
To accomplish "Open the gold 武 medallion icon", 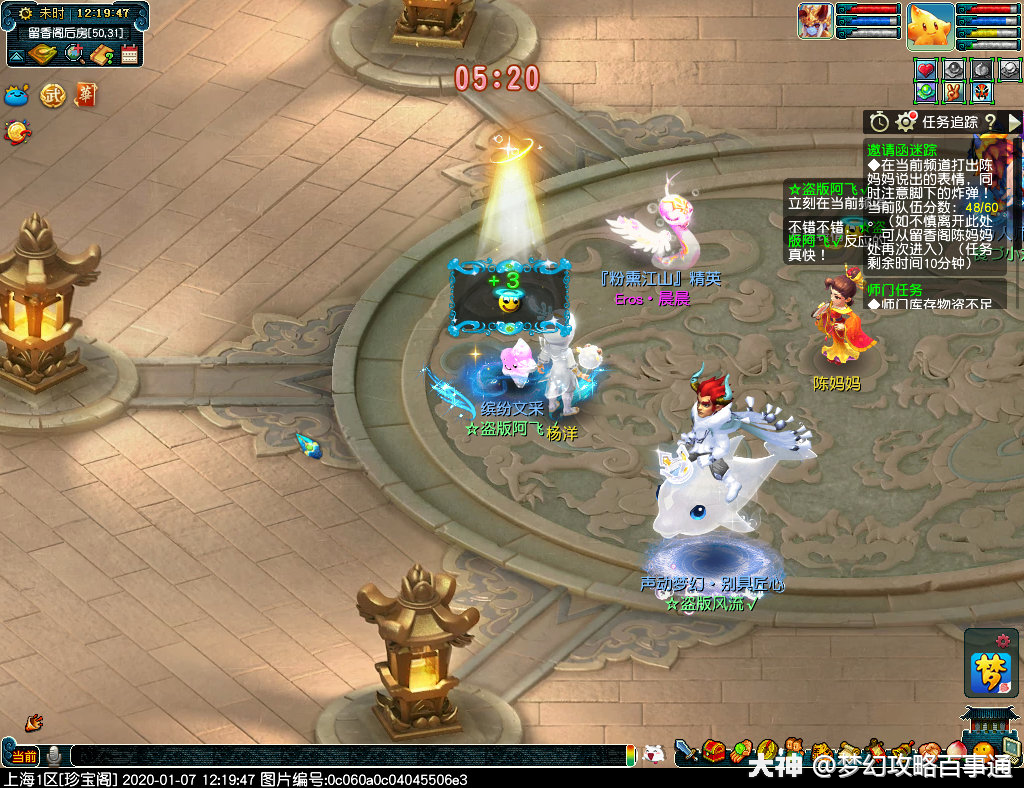I will (52, 95).
